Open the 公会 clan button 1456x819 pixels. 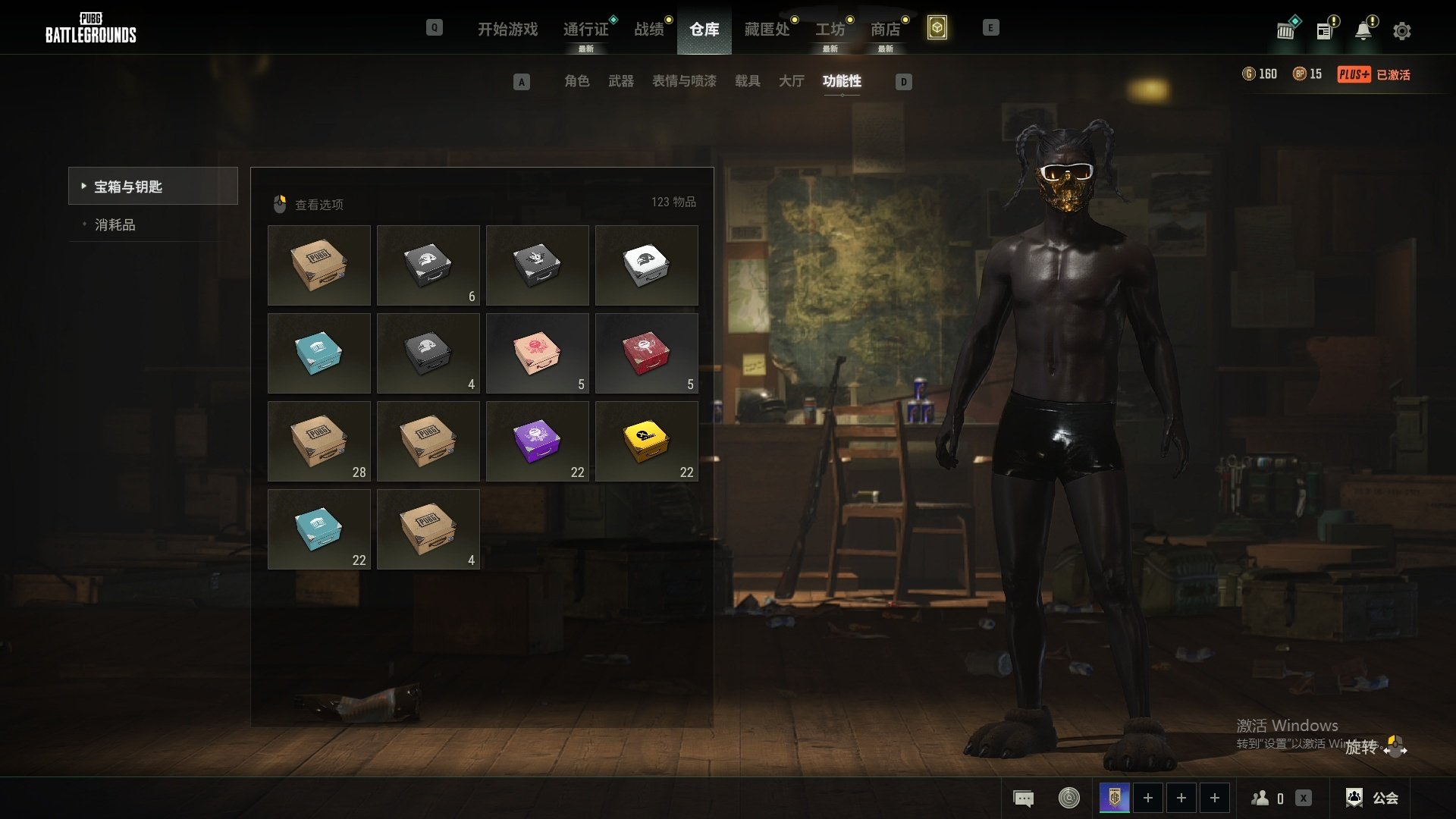pyautogui.click(x=1372, y=798)
